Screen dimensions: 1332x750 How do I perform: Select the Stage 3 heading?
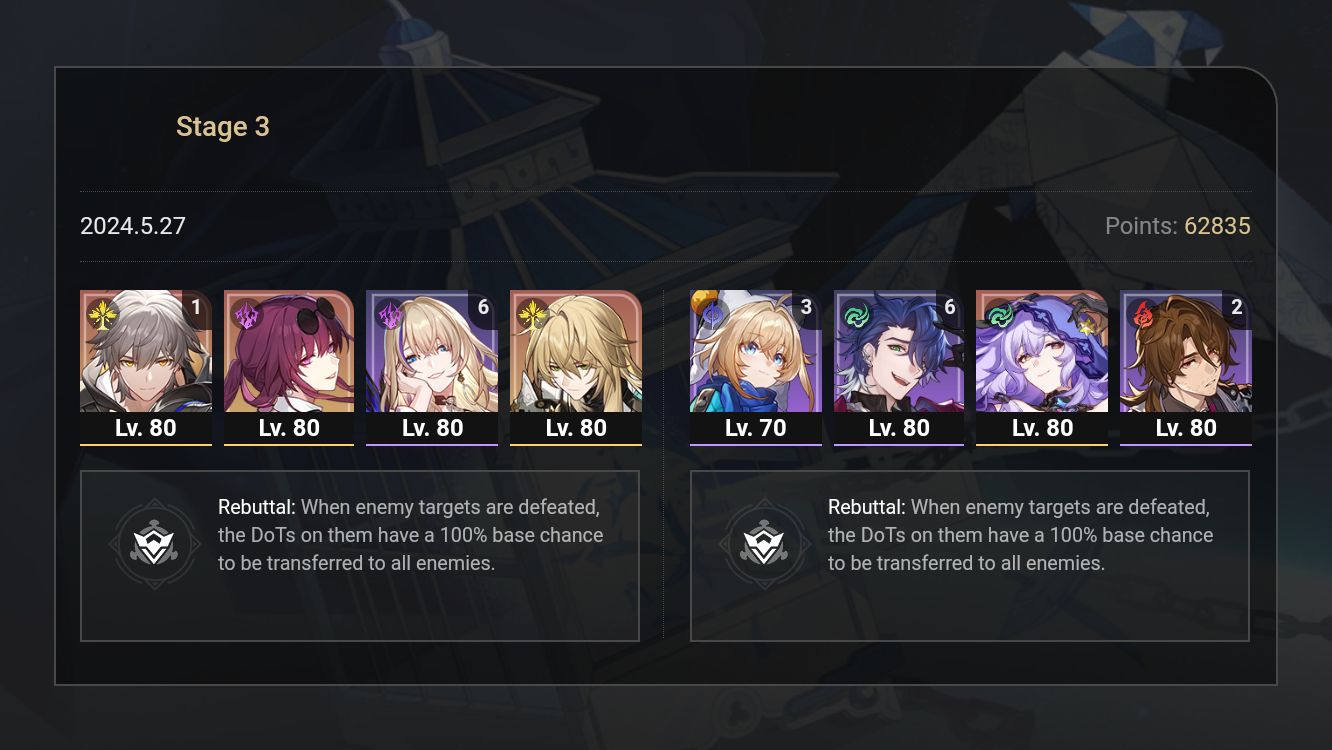[222, 127]
